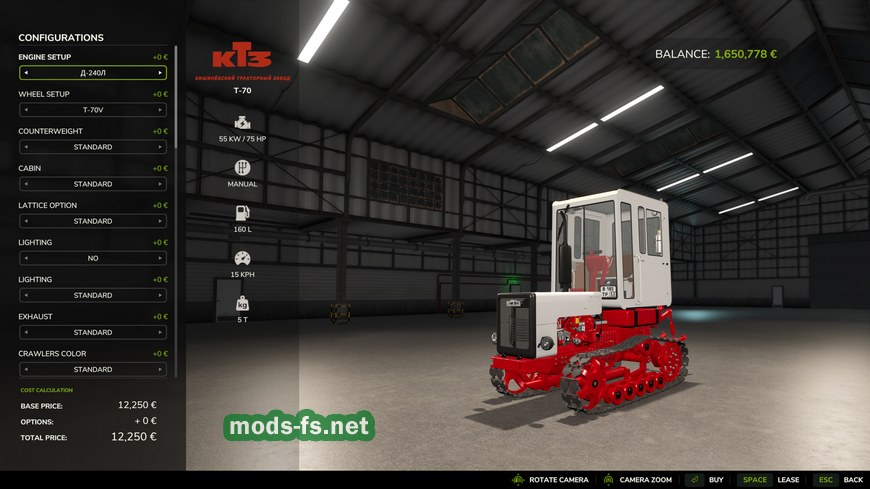
Task: Change cabin to the next option
Action: click(160, 184)
